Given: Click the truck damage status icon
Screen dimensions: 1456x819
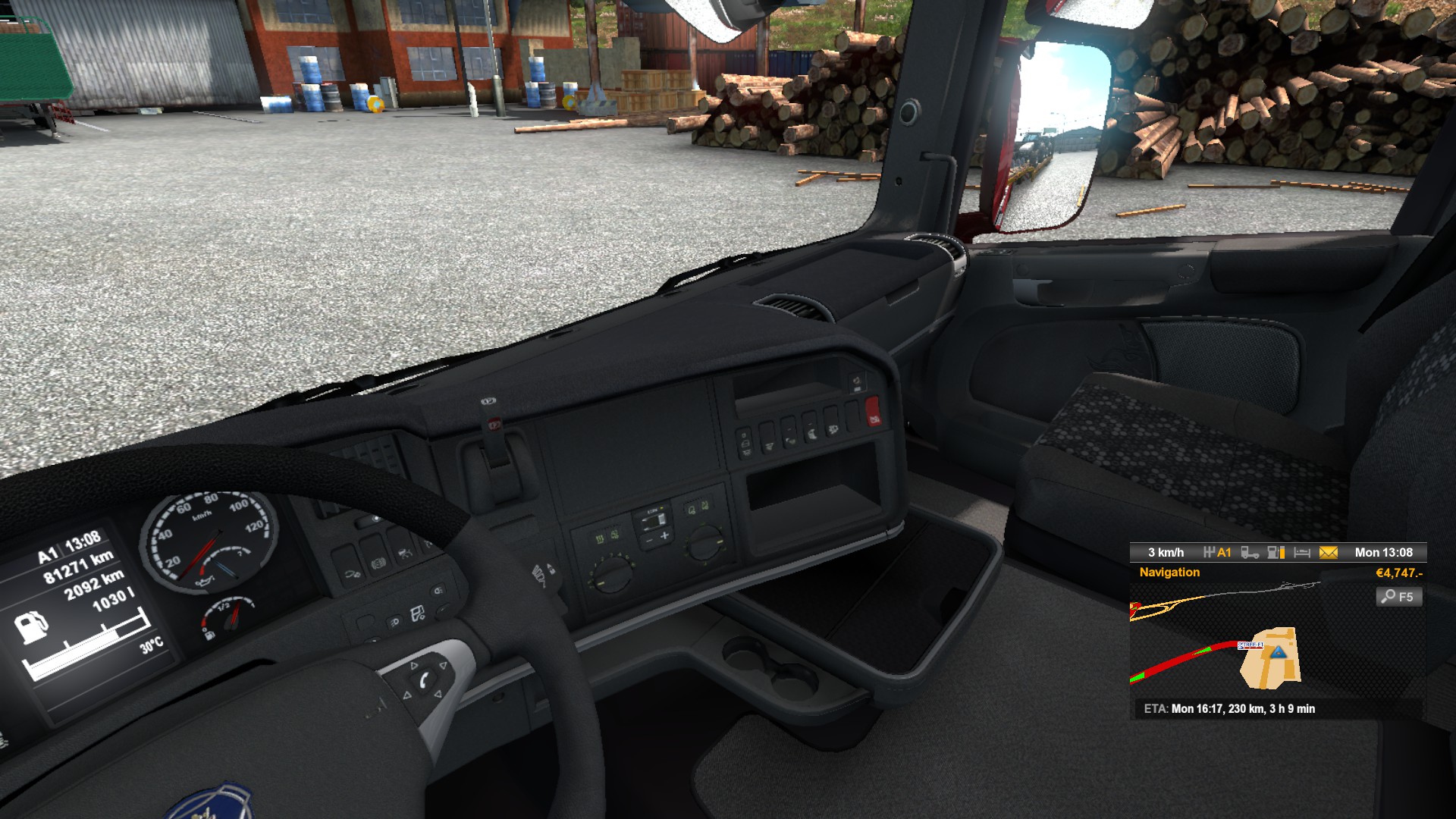Looking at the screenshot, I should tap(1250, 553).
